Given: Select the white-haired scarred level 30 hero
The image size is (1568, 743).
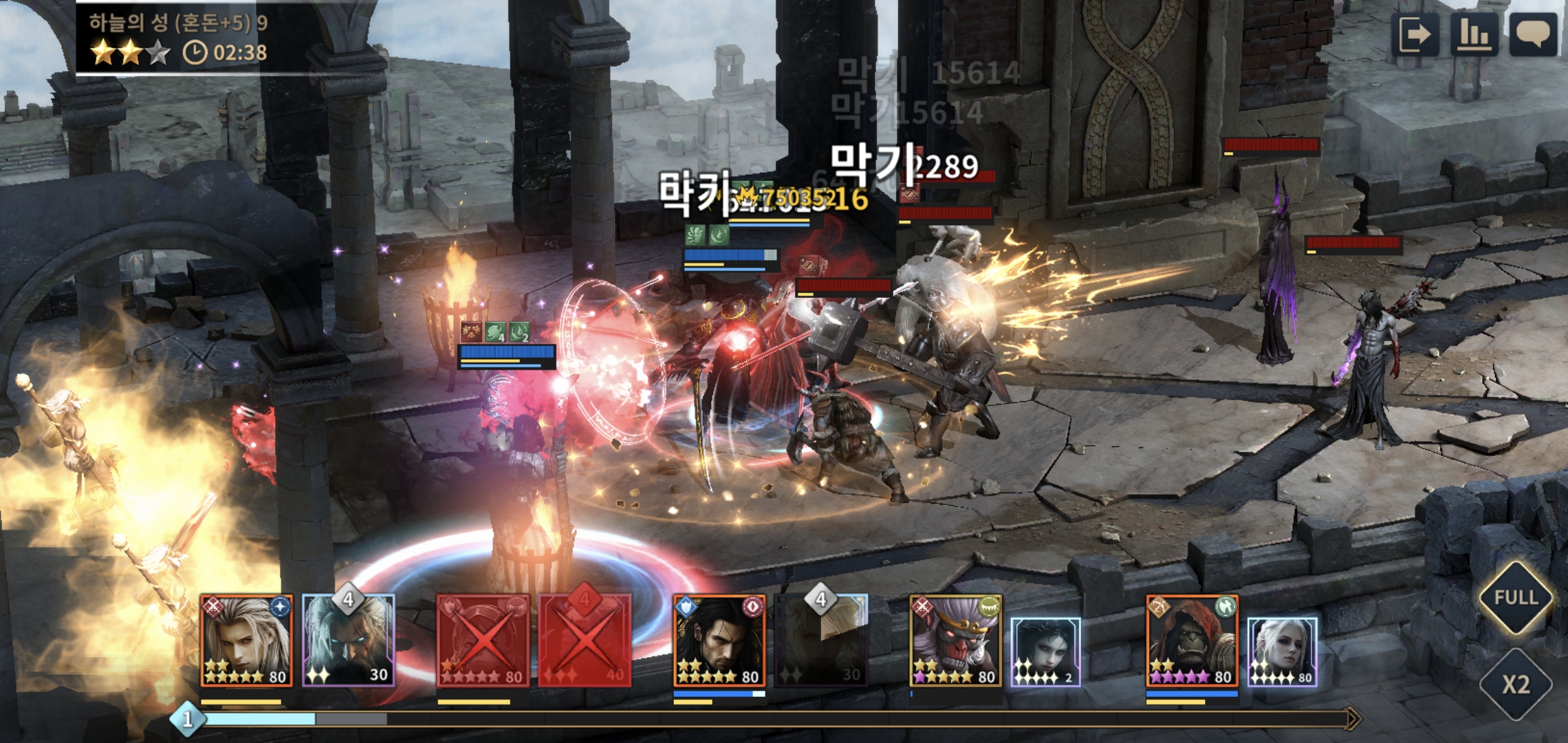Looking at the screenshot, I should (349, 640).
